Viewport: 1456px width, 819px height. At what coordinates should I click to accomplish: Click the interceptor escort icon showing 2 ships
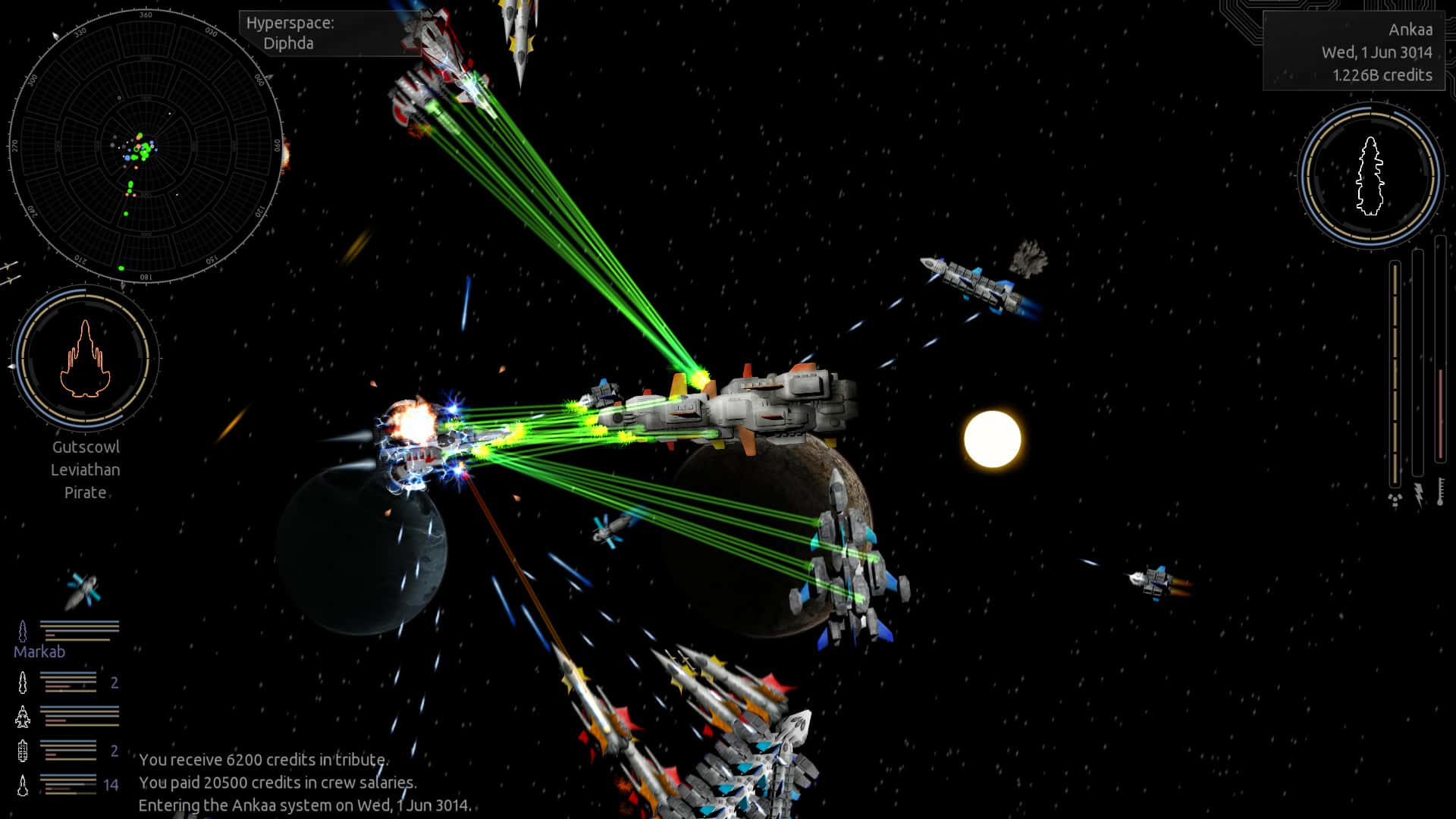point(23,681)
